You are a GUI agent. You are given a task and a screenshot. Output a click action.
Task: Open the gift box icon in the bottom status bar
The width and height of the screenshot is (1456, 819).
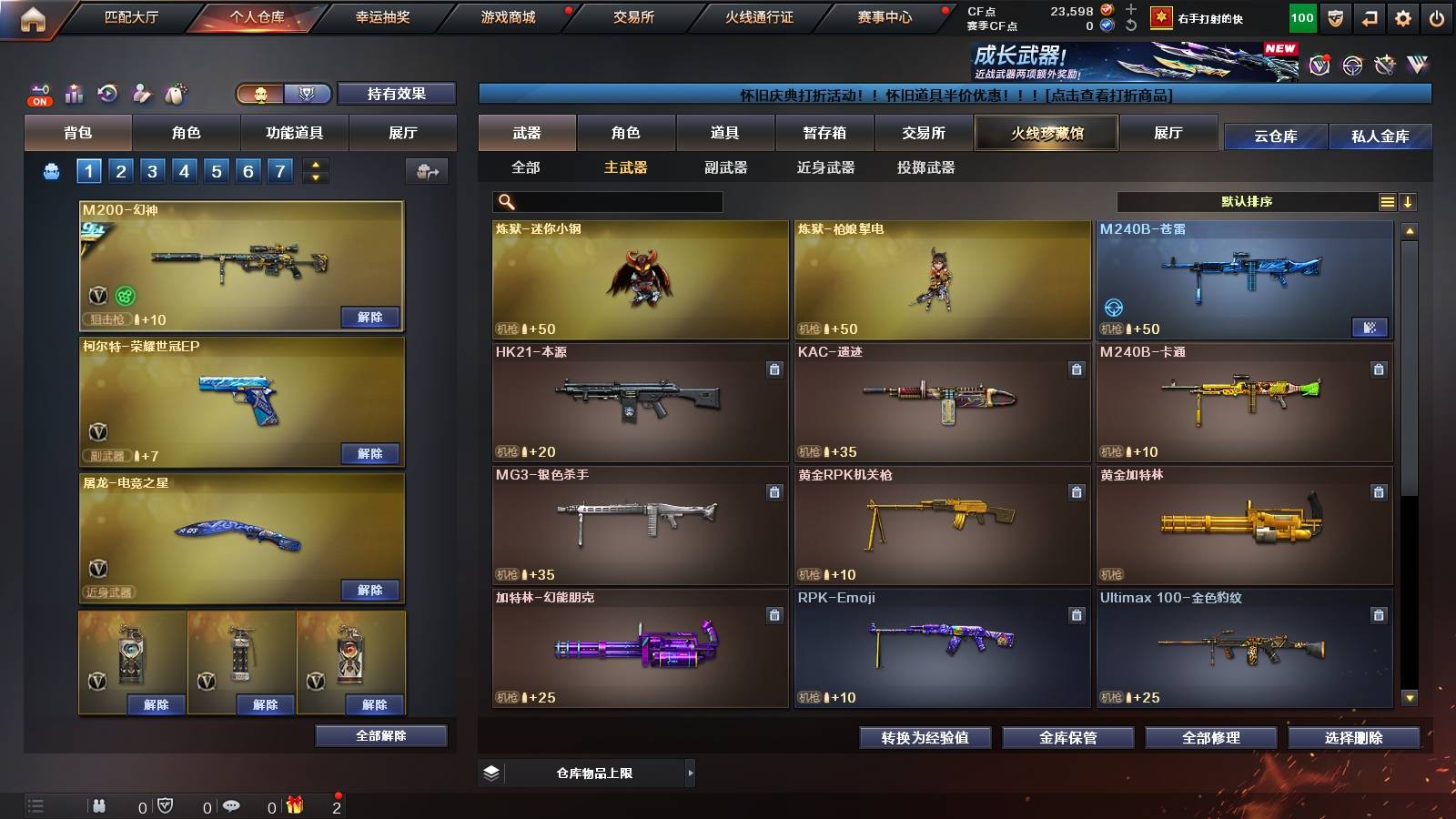point(295,805)
